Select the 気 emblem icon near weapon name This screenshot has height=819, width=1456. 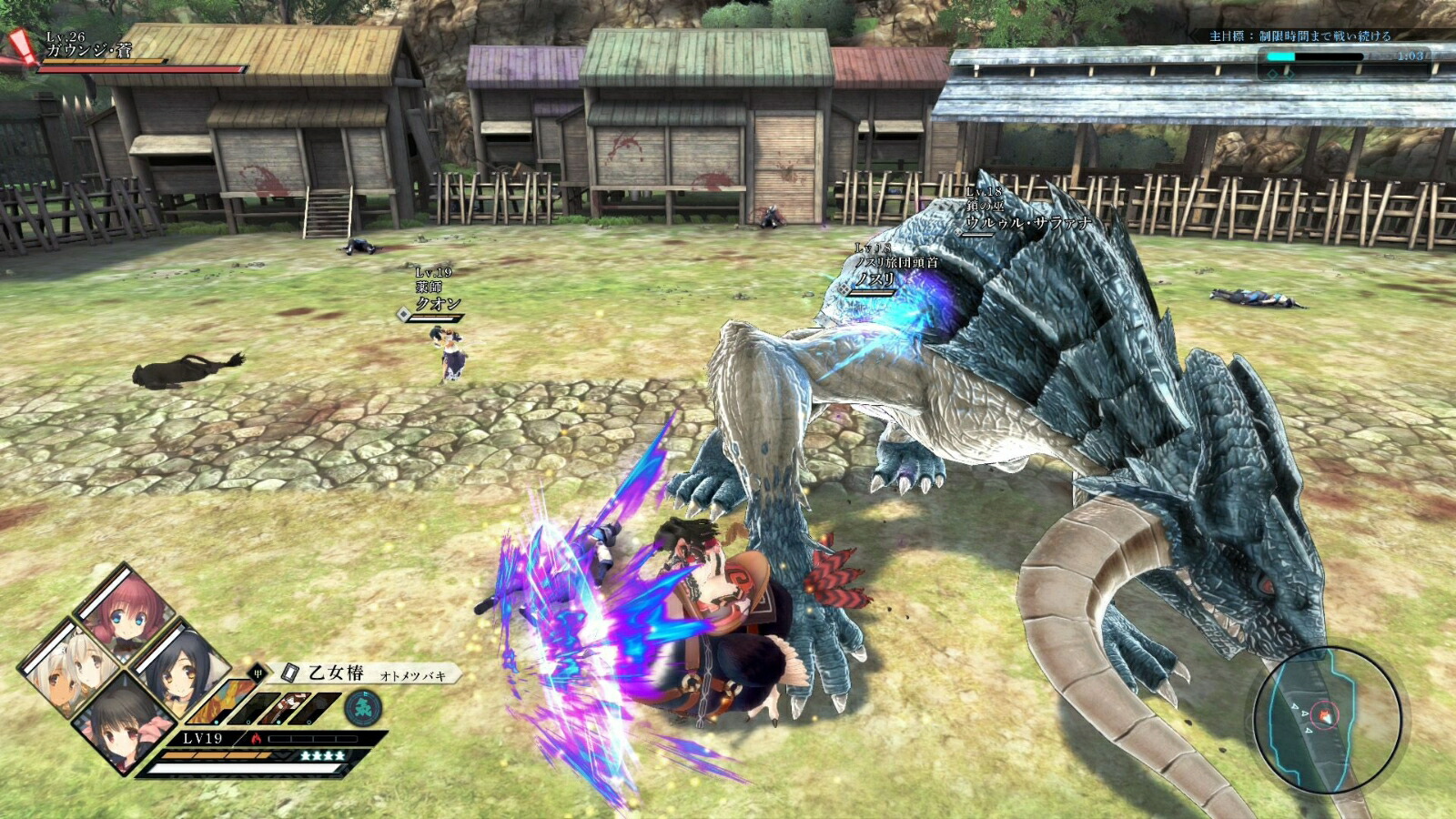(x=362, y=706)
